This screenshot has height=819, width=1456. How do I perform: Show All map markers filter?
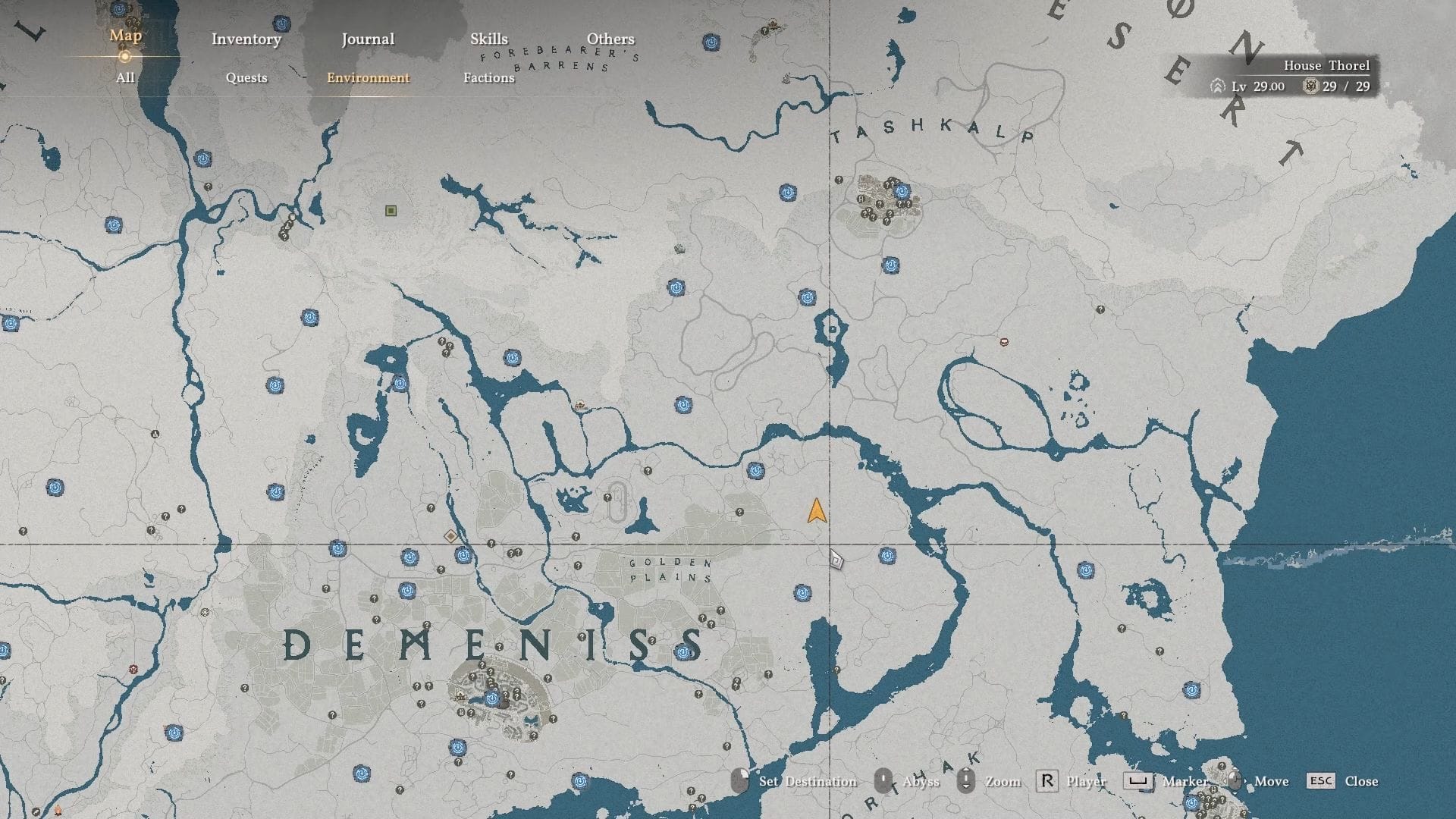[x=125, y=77]
